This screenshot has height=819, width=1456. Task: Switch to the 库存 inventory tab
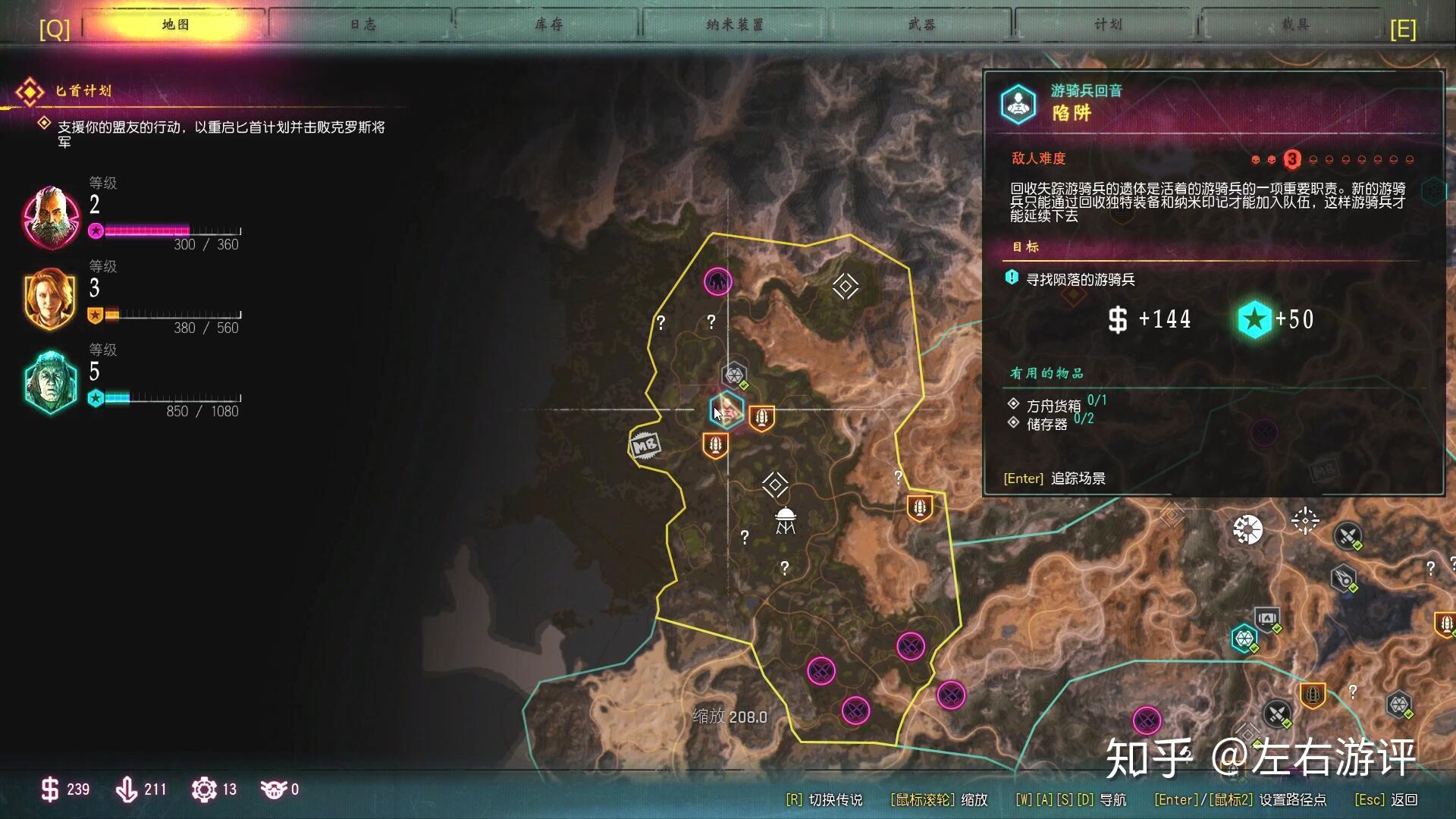(x=548, y=25)
